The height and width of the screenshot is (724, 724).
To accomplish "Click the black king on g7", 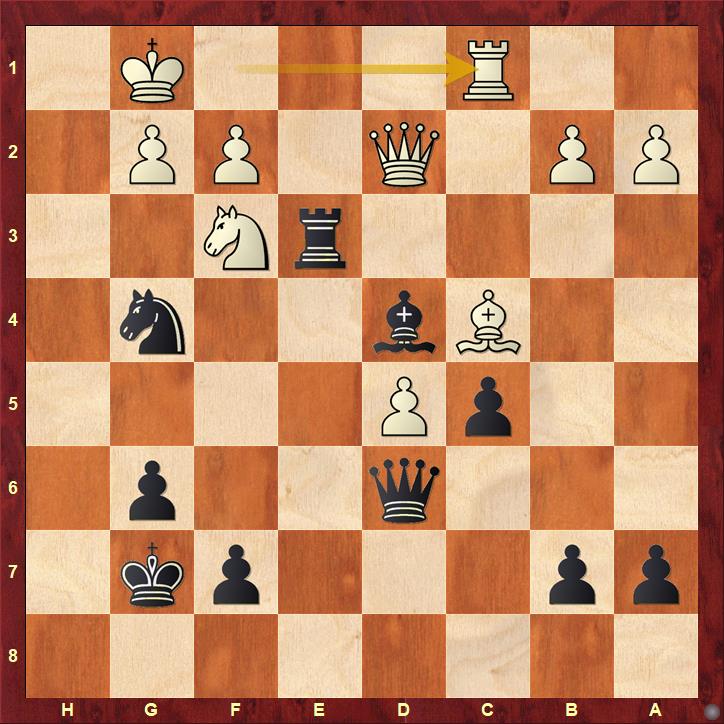I will point(152,575).
